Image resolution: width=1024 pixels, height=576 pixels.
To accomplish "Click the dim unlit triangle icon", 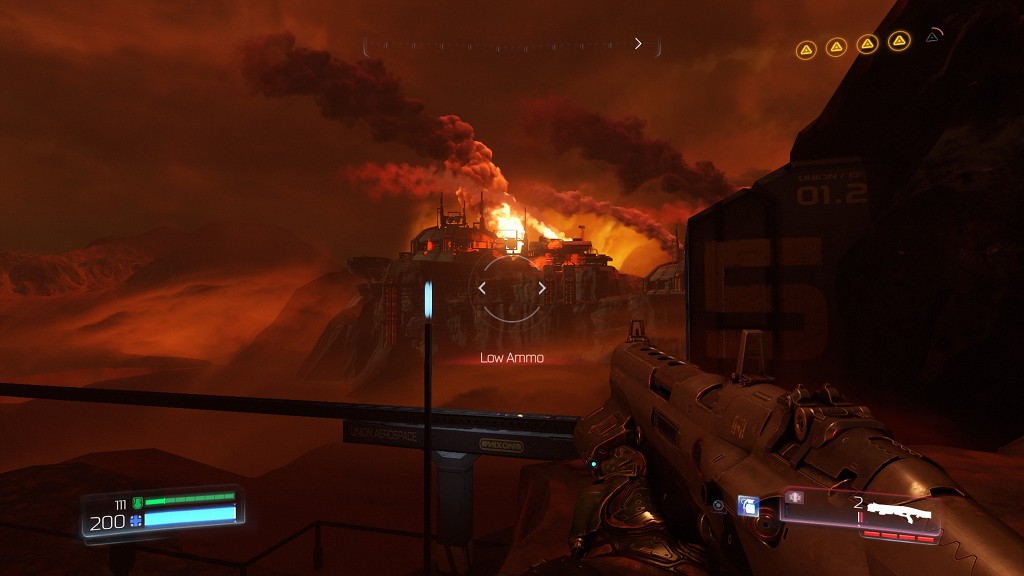I will click(x=932, y=37).
